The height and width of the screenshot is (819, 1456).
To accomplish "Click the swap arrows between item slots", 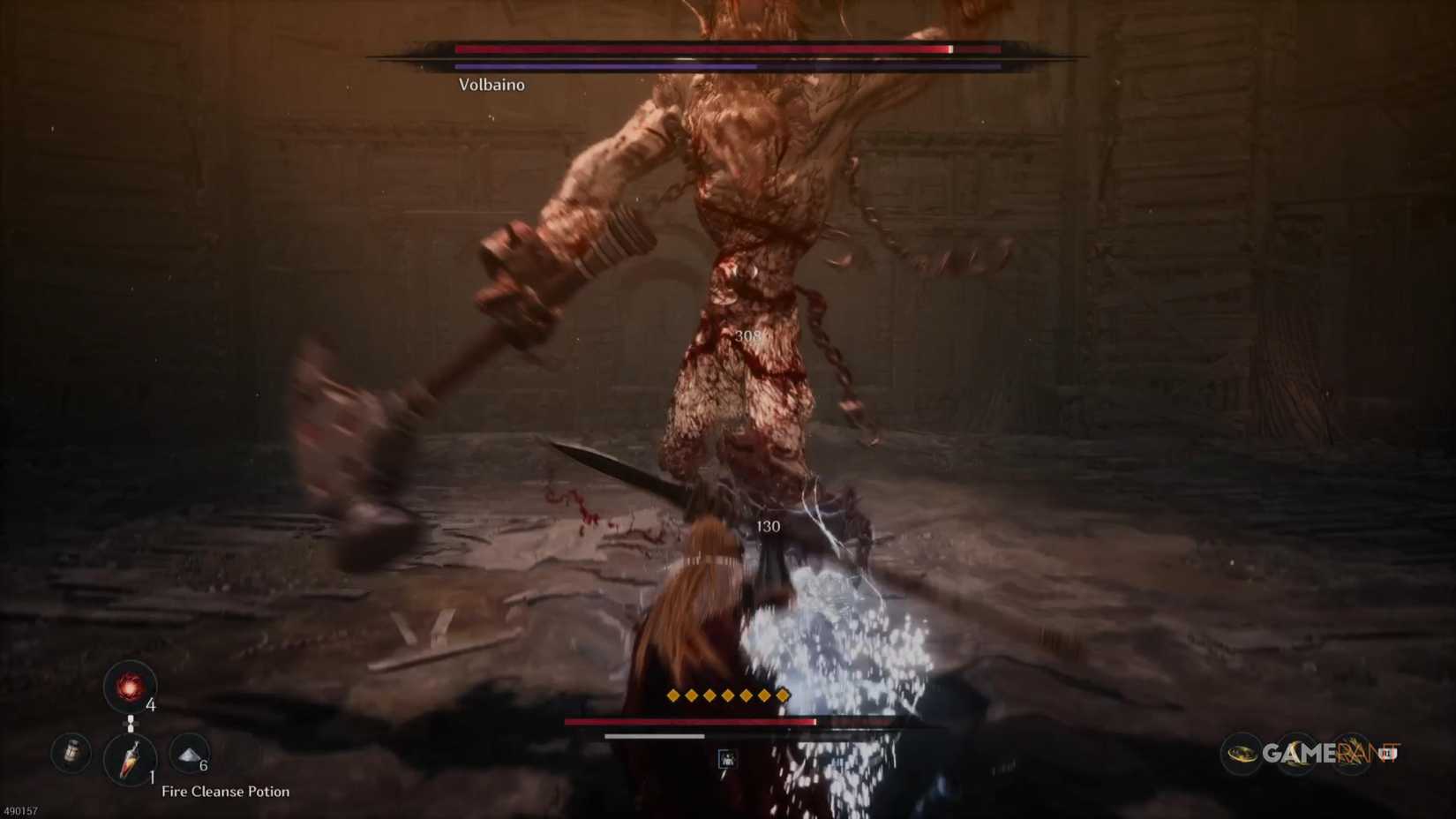I will click(131, 724).
